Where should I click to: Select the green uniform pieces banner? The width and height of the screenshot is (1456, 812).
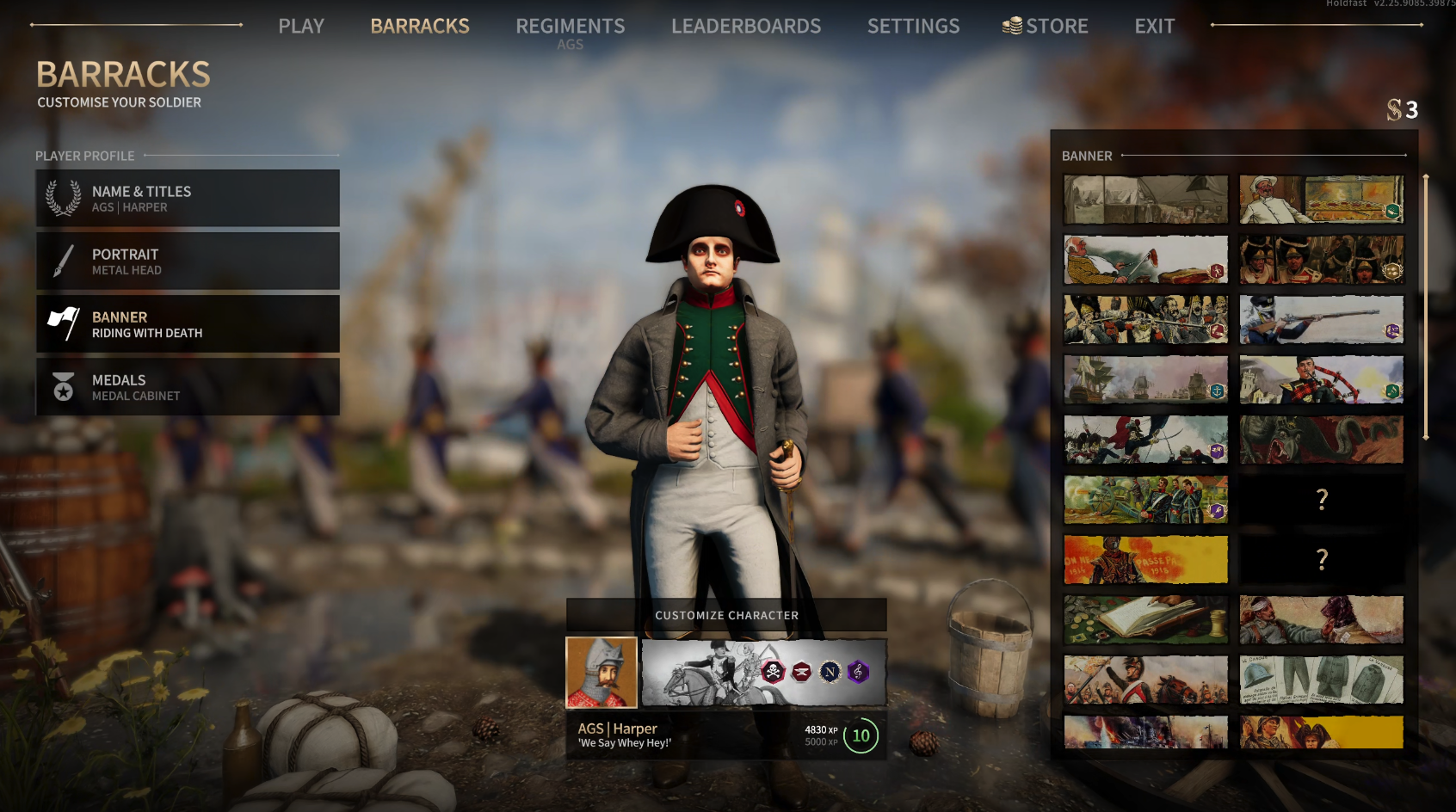tap(1321, 680)
